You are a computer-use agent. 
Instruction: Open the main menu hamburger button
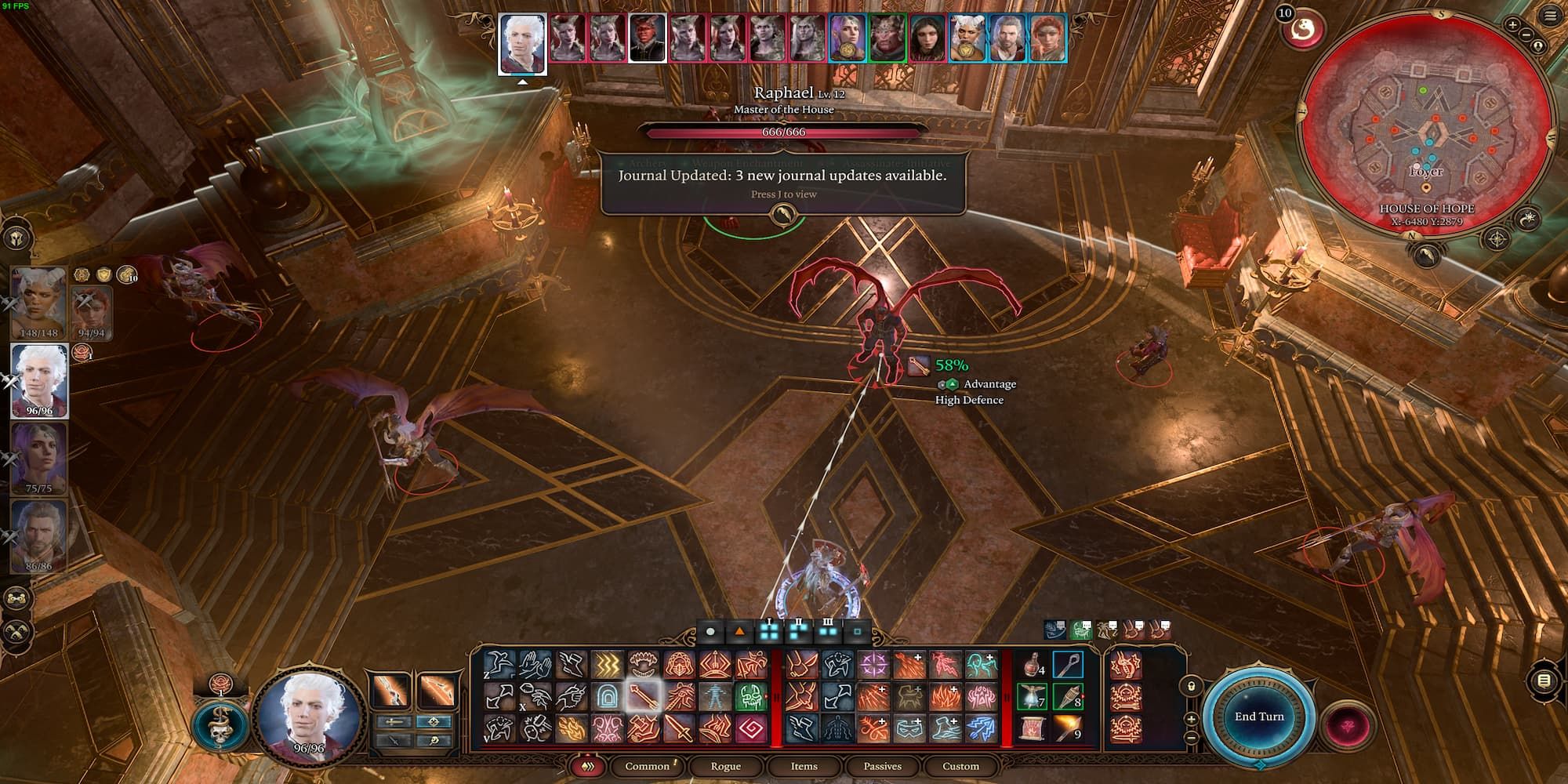coord(1550,16)
